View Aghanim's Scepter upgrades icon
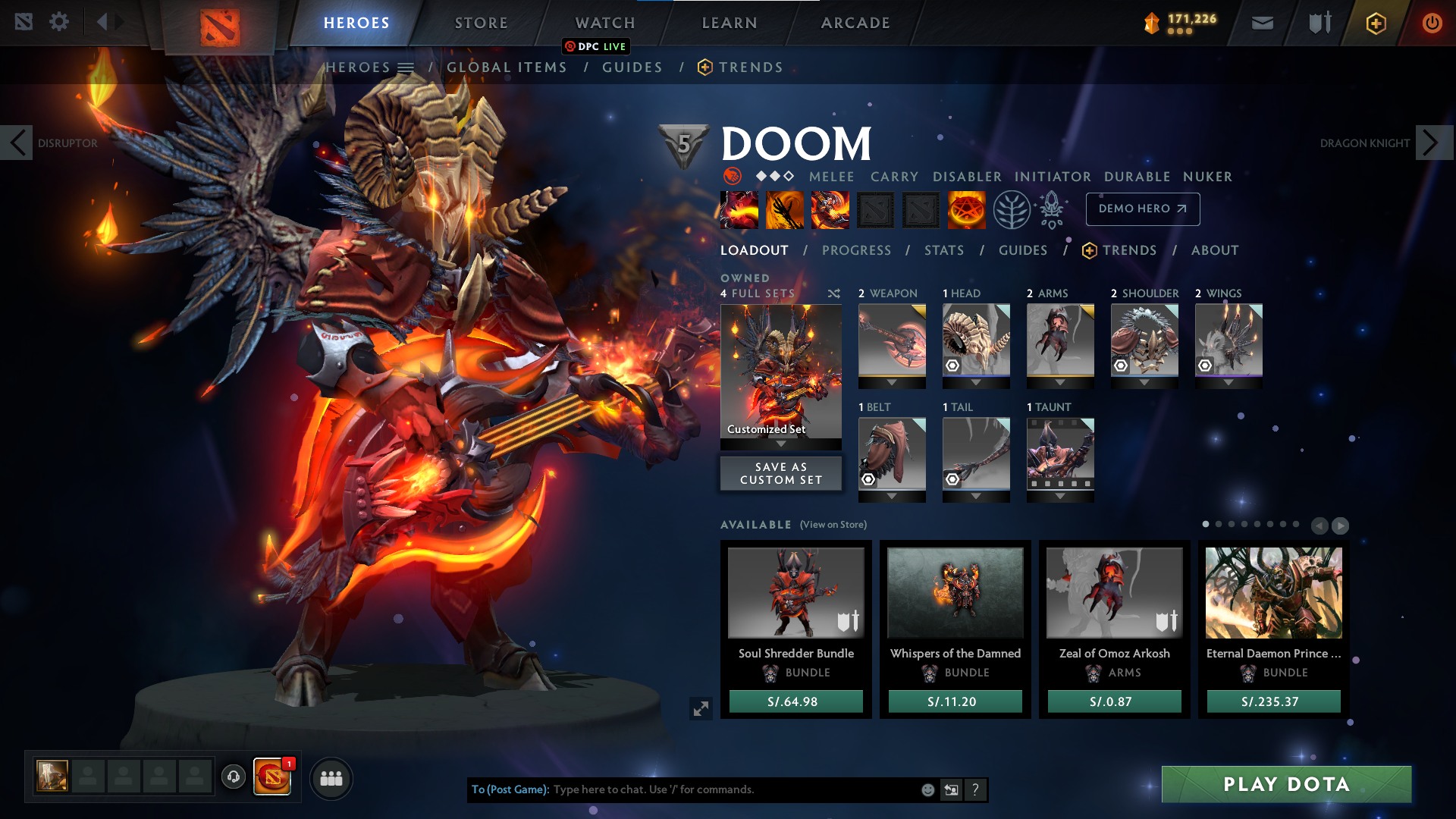The height and width of the screenshot is (819, 1456). click(1054, 210)
